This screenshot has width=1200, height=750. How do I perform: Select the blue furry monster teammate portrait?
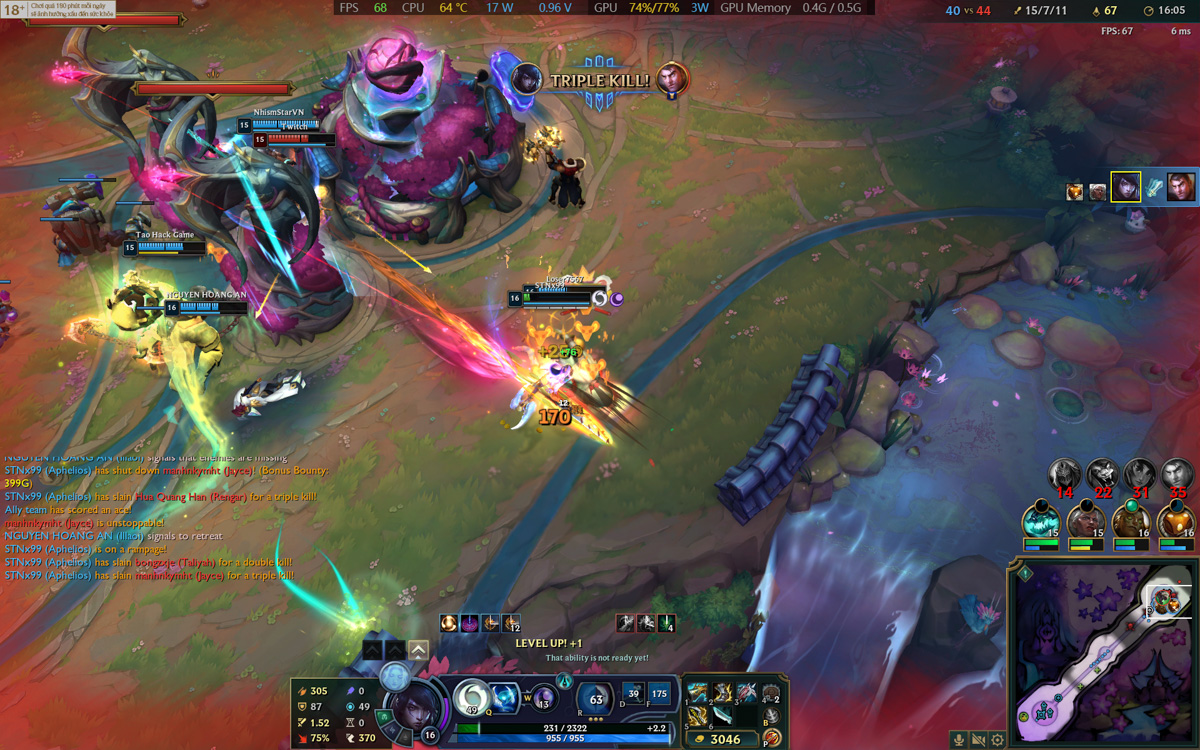(1041, 522)
